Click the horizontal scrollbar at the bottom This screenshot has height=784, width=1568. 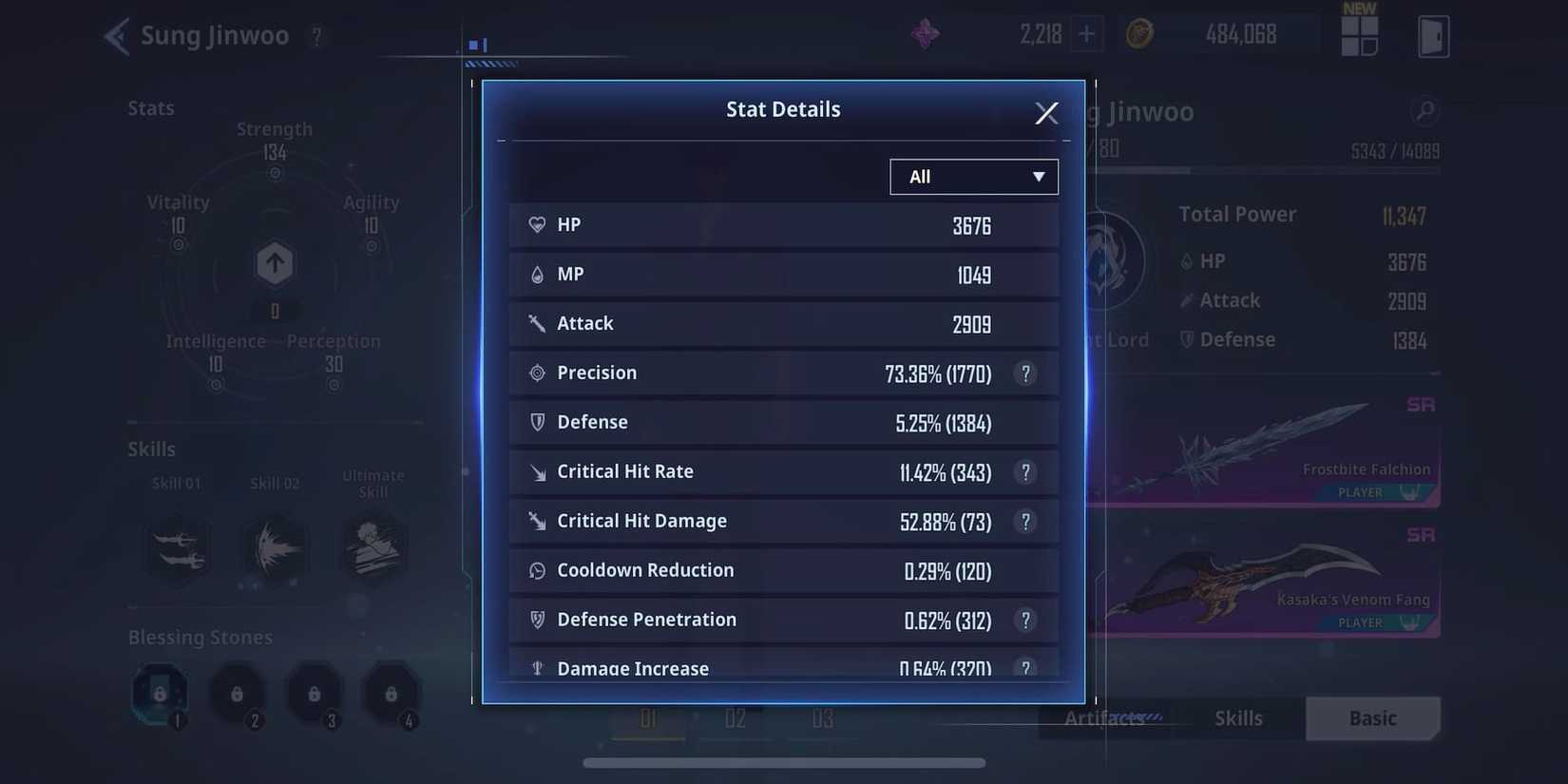(x=784, y=762)
